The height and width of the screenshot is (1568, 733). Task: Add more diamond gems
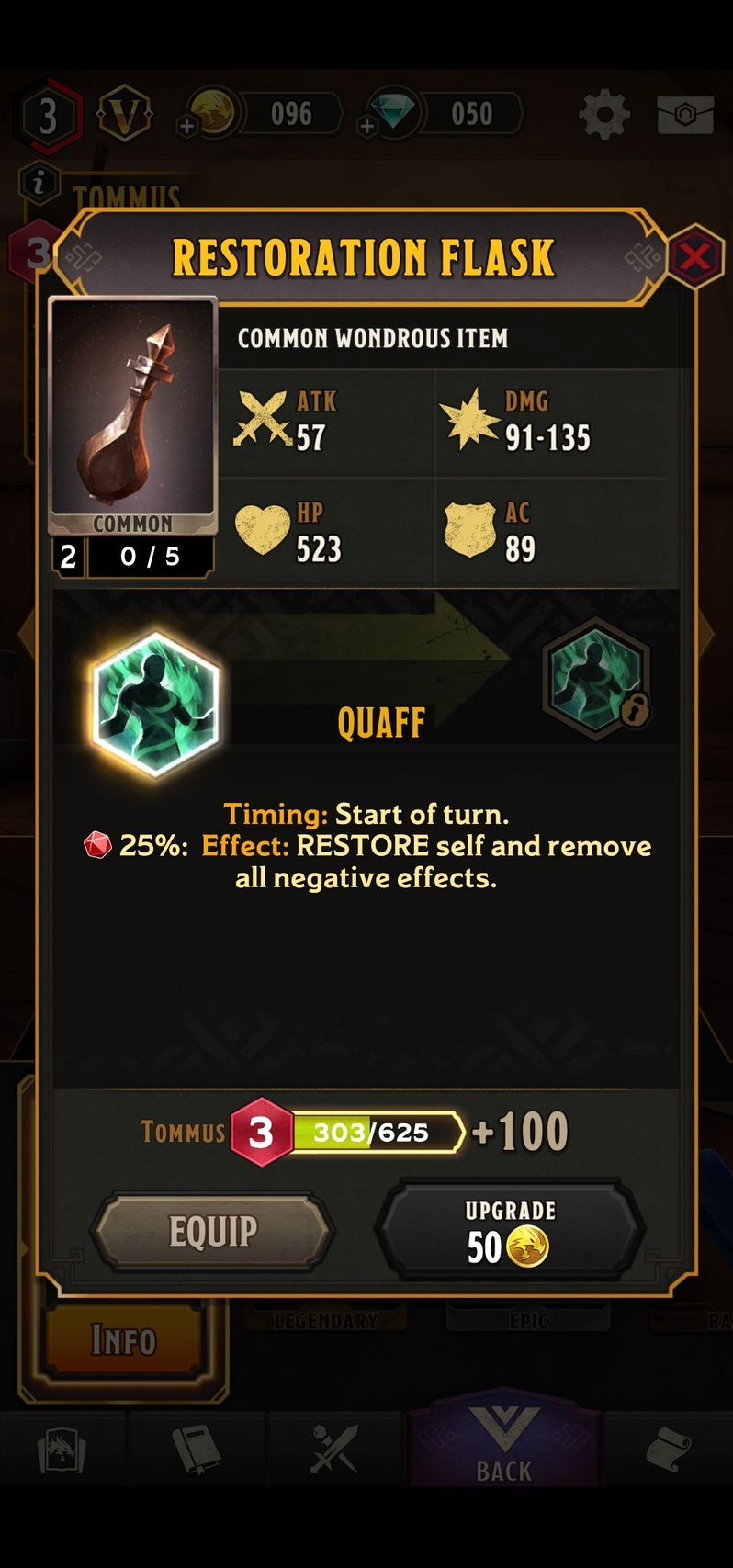[x=368, y=126]
